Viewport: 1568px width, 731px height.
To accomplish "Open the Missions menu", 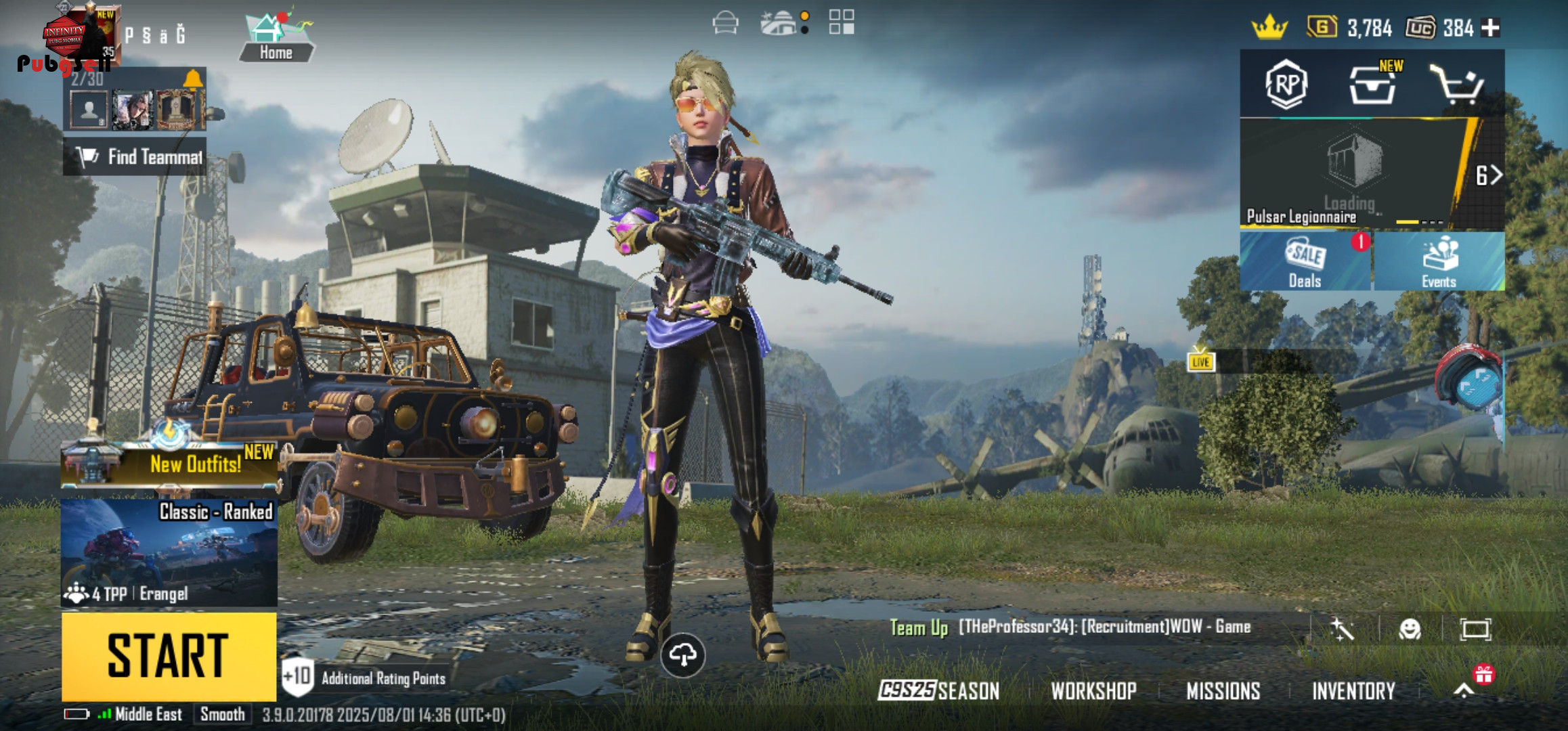I will 1223,690.
